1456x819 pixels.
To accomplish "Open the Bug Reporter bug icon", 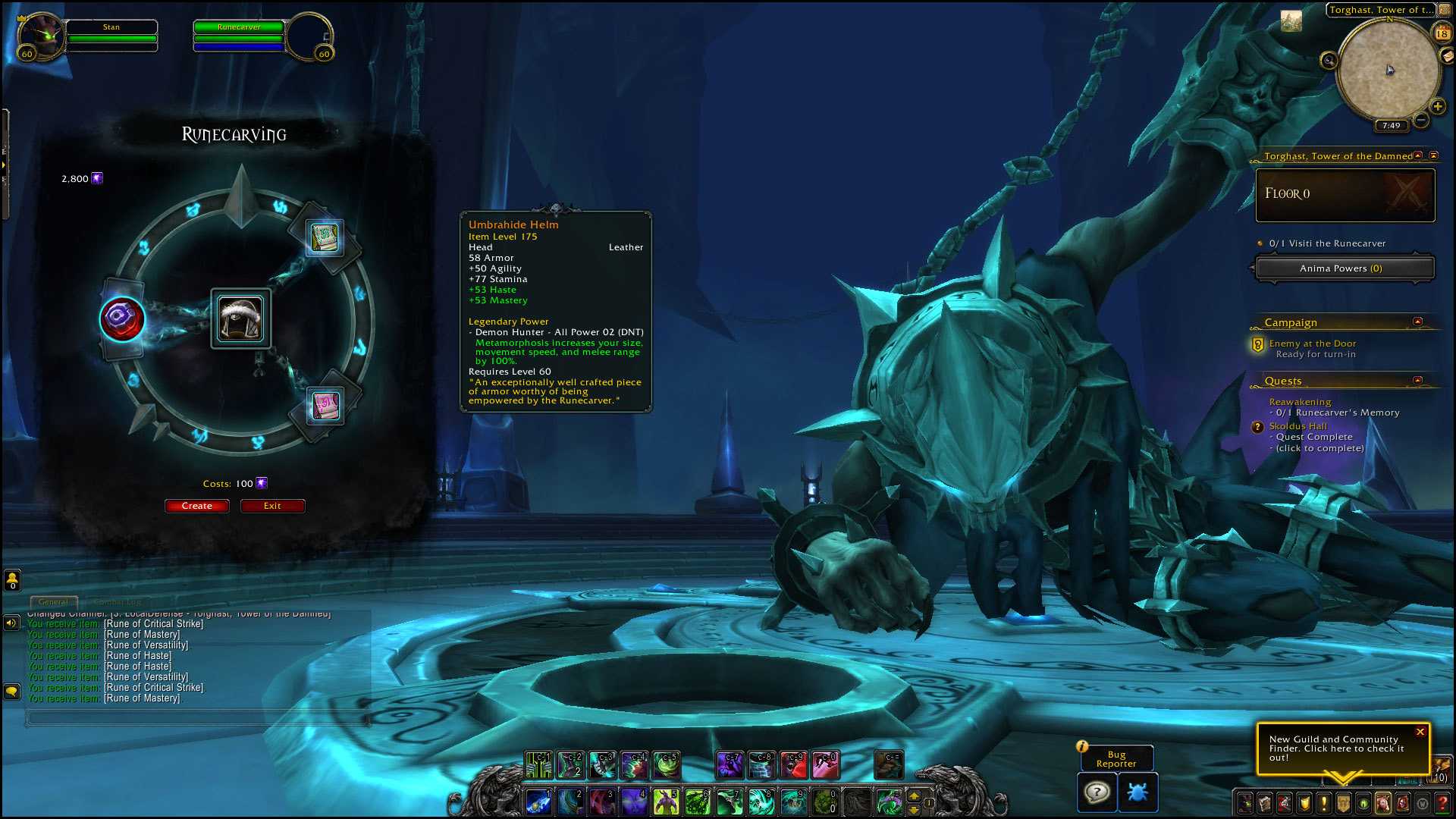I will click(1137, 792).
